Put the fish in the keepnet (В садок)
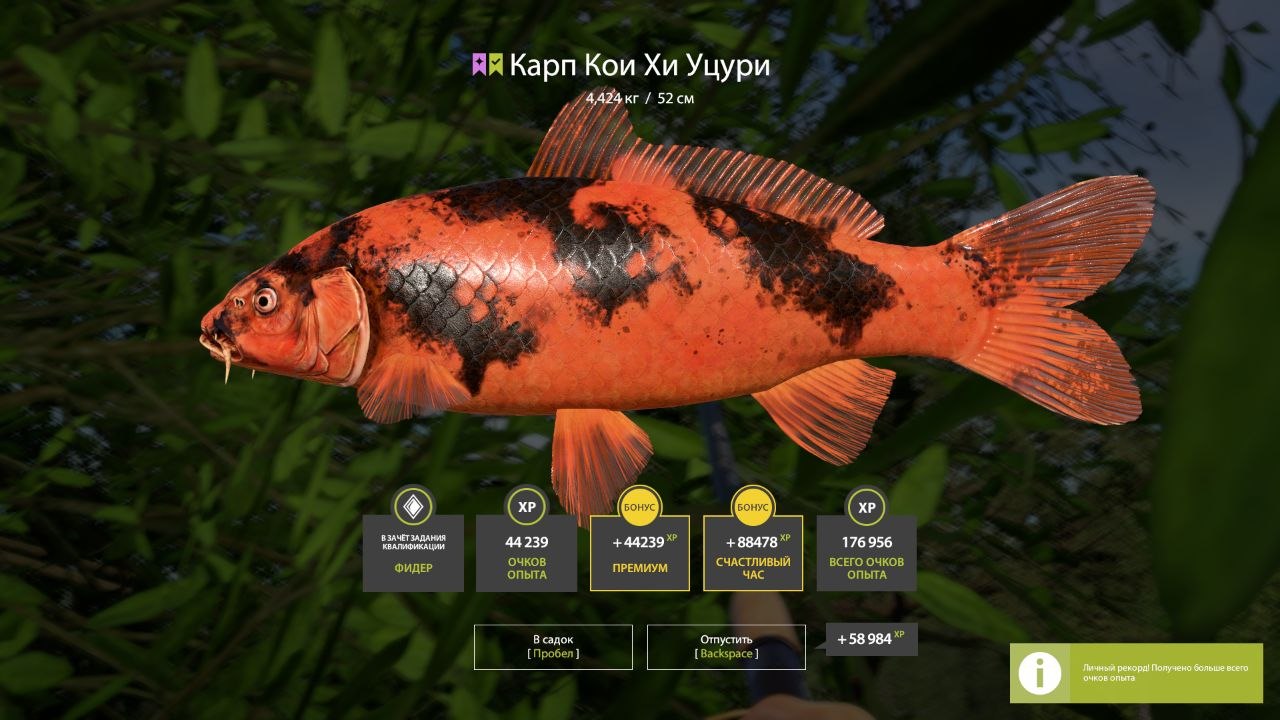1280x720 pixels. pyautogui.click(x=553, y=646)
